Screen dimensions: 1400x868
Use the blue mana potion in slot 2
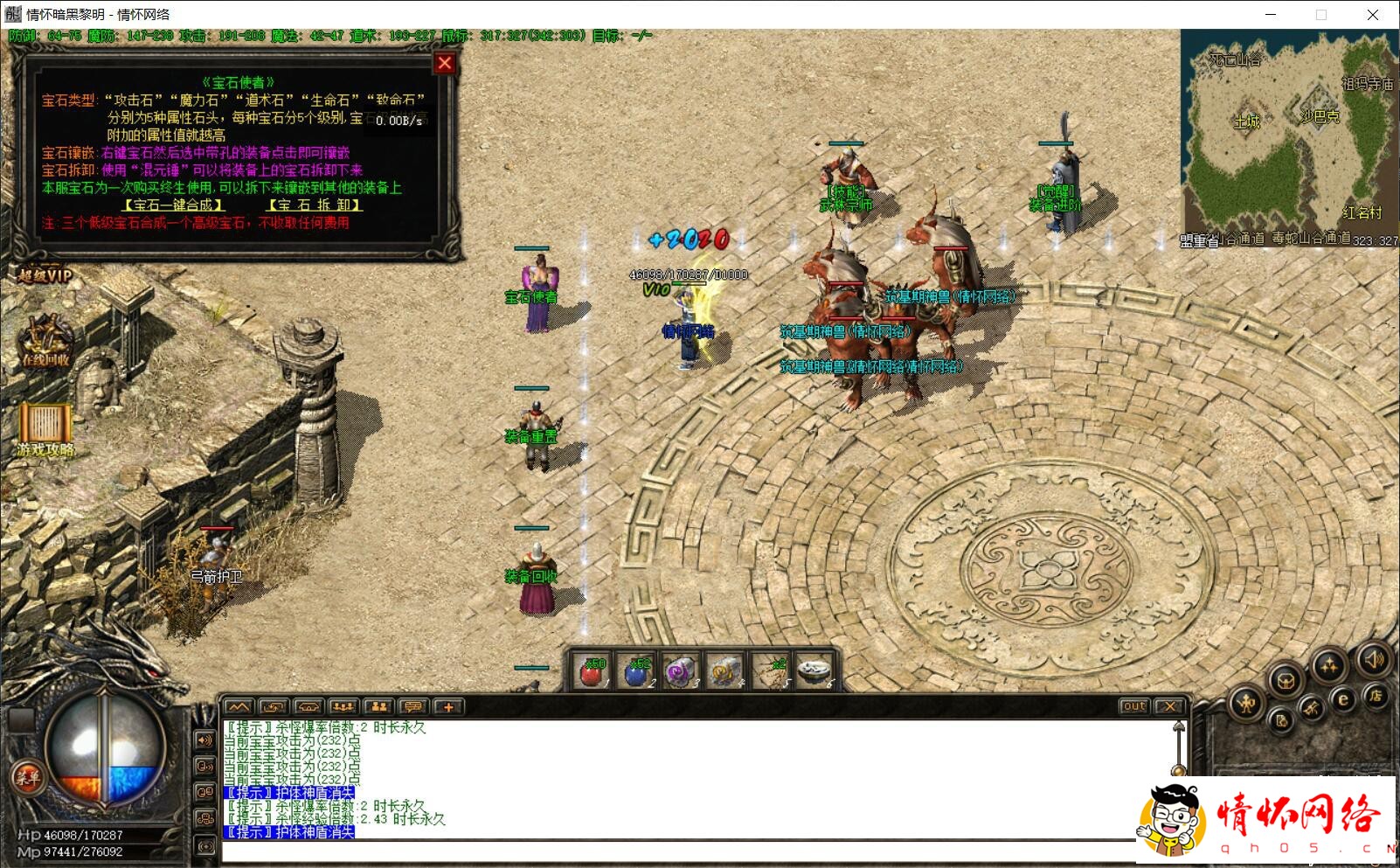637,673
